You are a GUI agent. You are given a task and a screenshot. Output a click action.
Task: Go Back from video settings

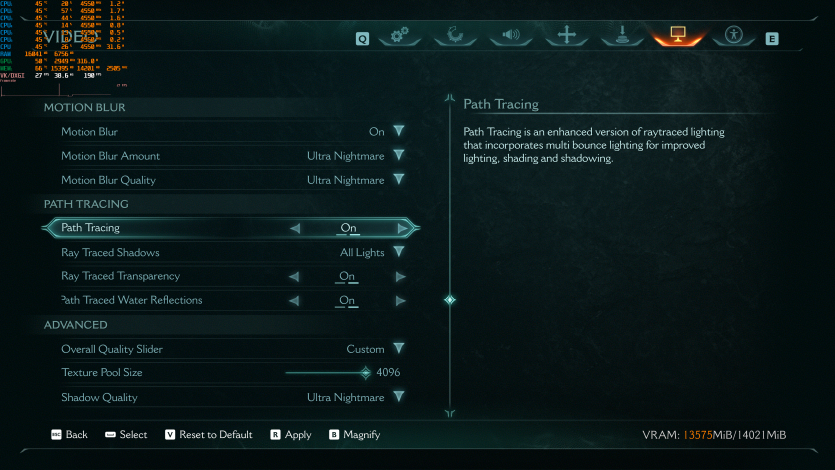coord(69,435)
